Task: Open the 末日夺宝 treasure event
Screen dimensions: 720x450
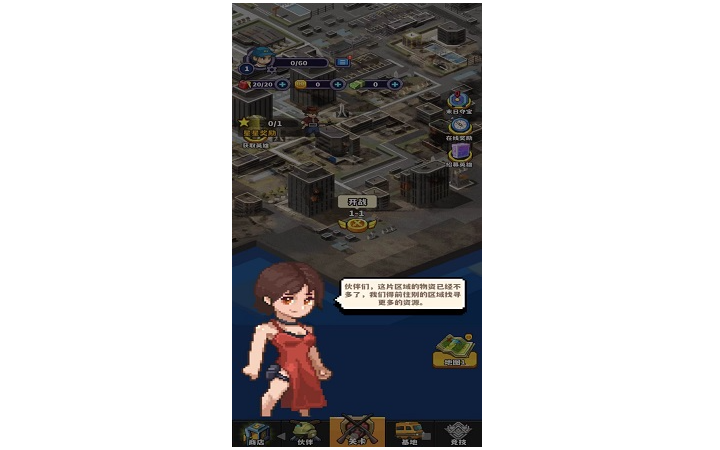Action: tap(459, 101)
